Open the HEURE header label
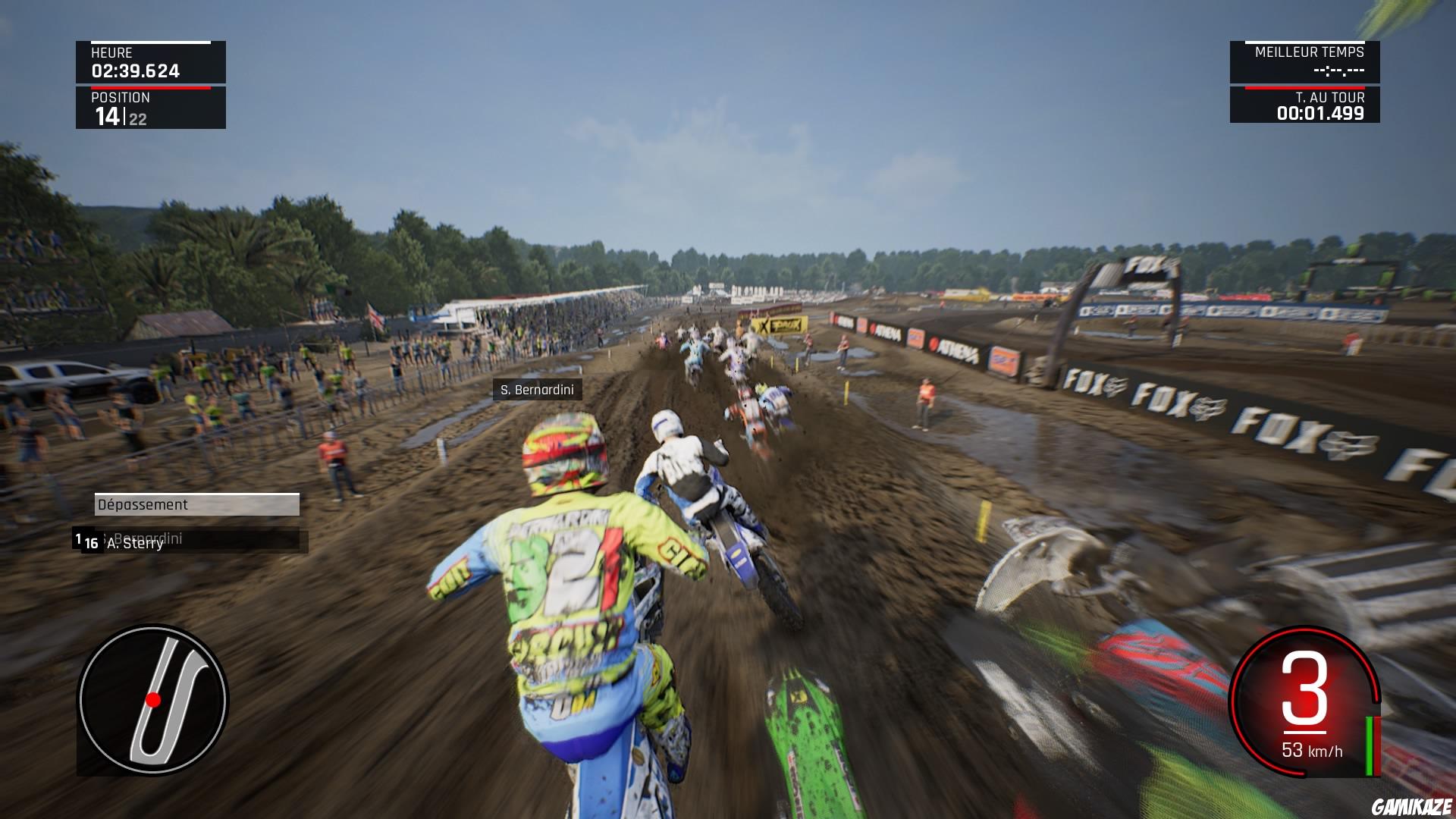1456x819 pixels. [111, 53]
